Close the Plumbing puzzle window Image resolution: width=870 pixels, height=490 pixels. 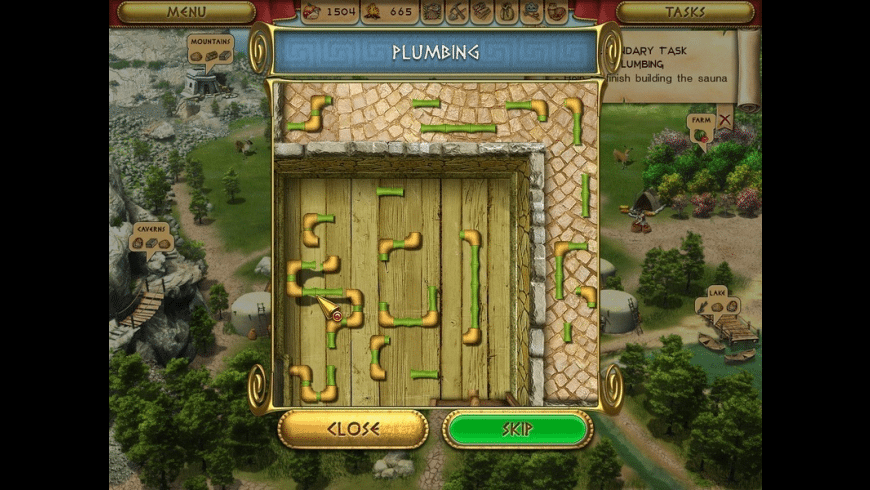point(353,429)
